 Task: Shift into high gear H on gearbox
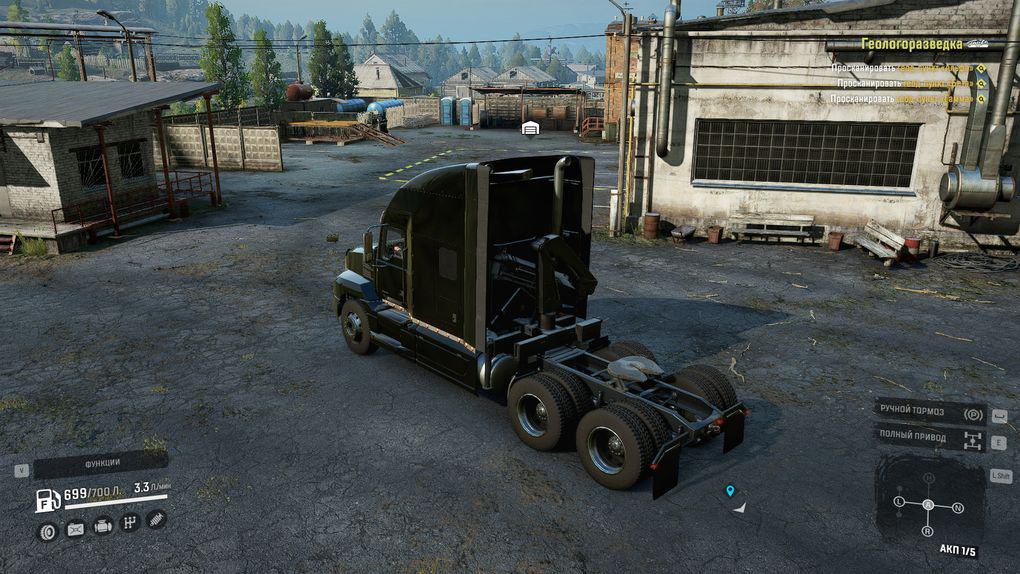coord(928,479)
